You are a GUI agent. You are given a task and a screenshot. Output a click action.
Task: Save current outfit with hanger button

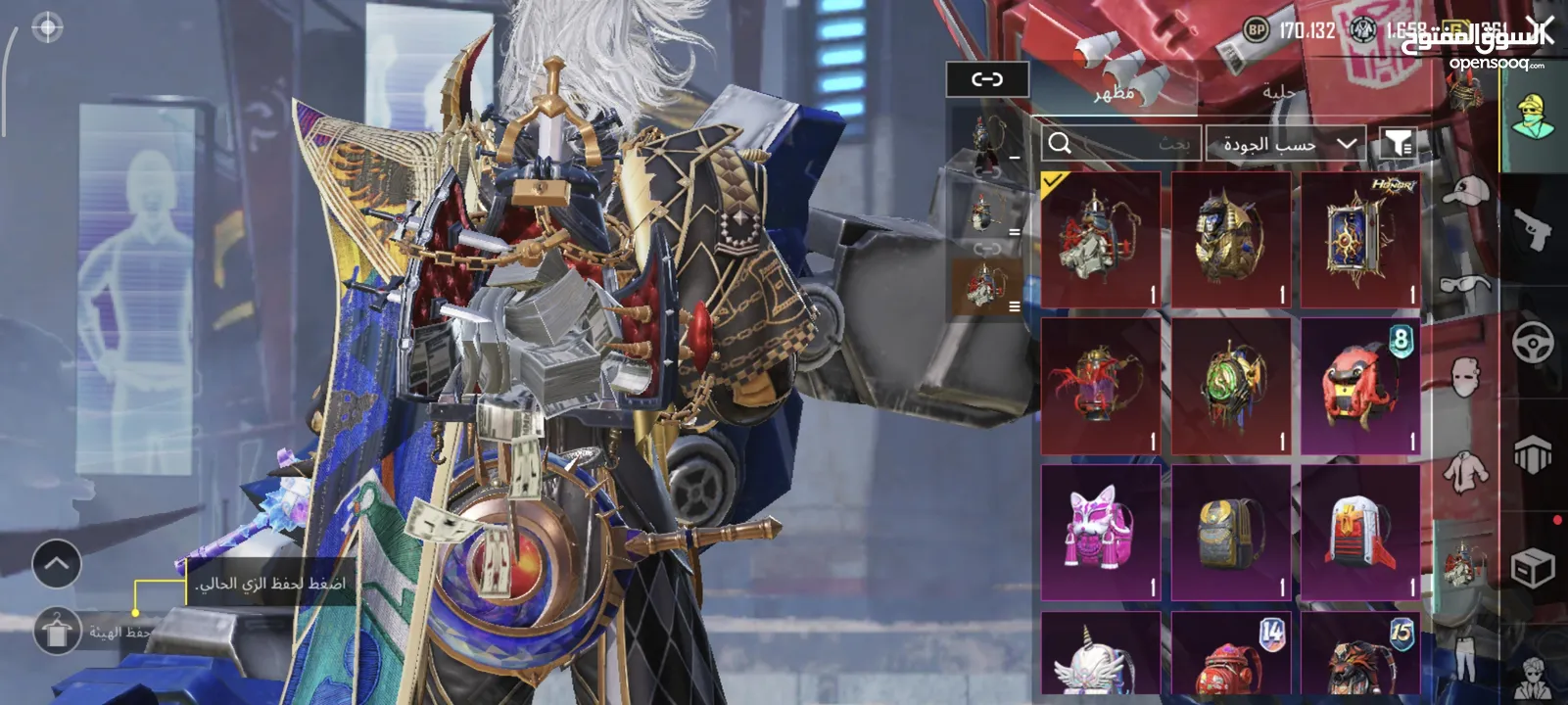pos(57,632)
